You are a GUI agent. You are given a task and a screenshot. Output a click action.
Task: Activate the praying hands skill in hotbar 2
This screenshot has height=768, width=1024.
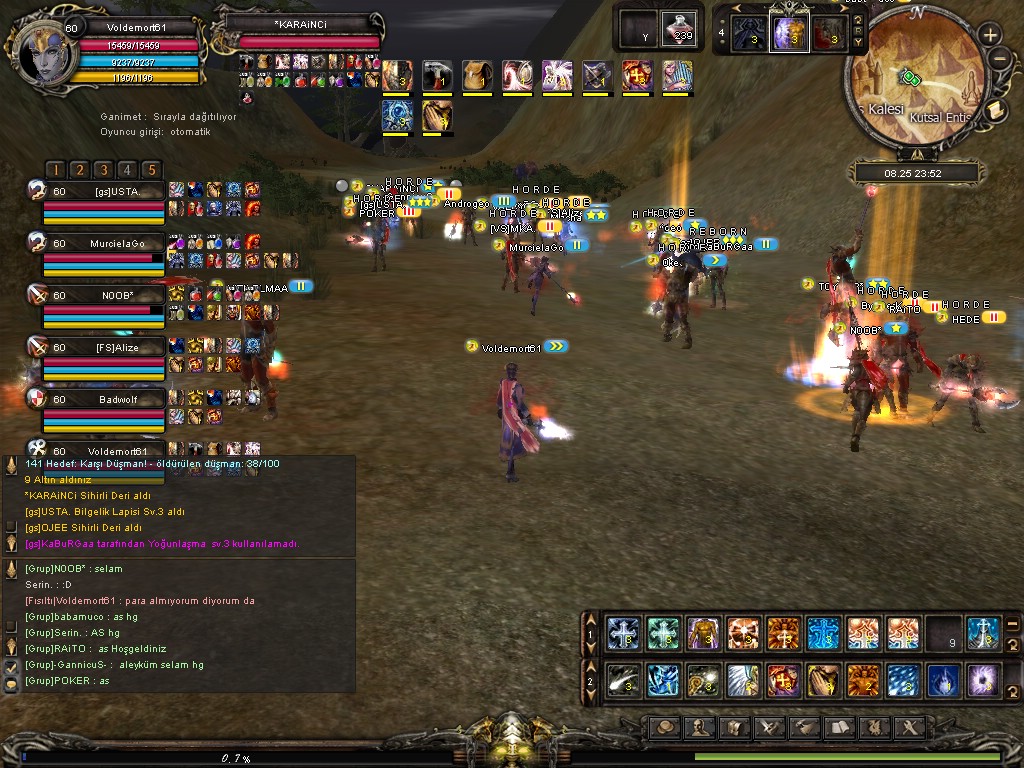[x=822, y=680]
